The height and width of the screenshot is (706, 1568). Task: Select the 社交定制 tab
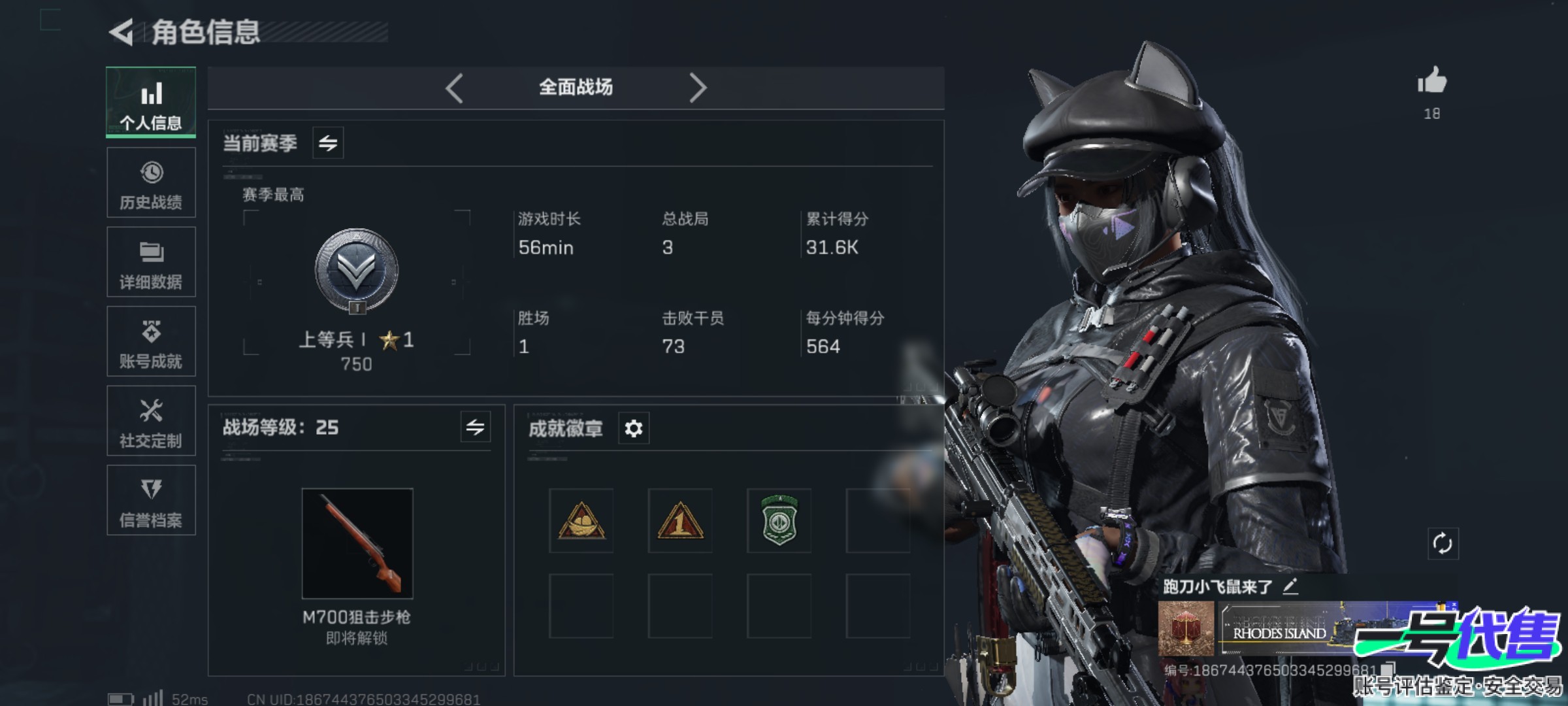point(151,421)
